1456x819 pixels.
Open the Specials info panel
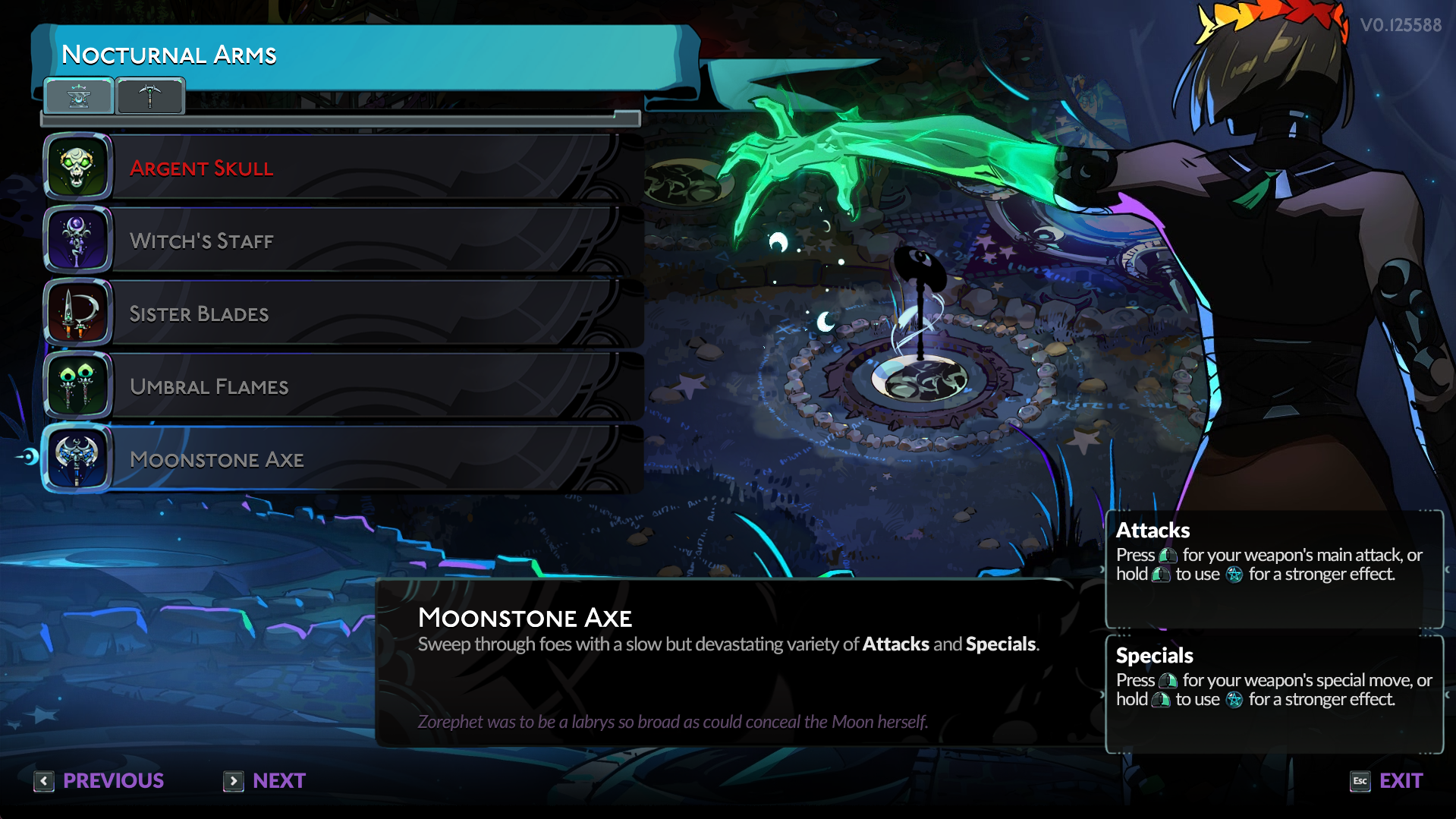point(1274,694)
